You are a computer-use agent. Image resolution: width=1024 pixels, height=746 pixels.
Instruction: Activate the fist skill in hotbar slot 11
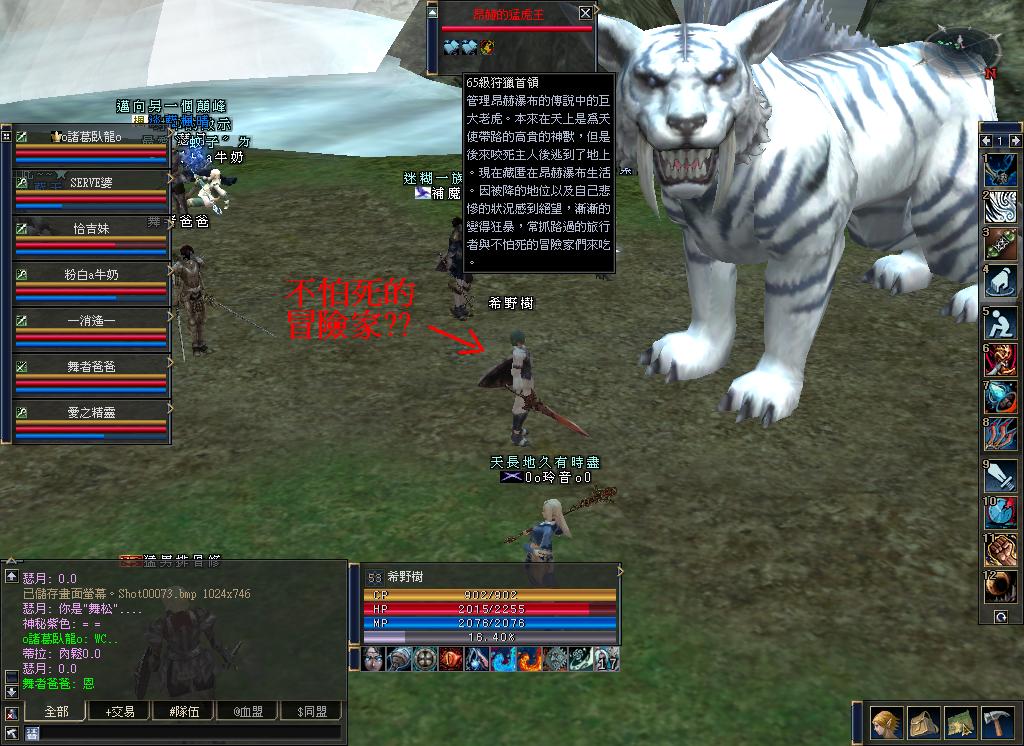pos(1001,549)
